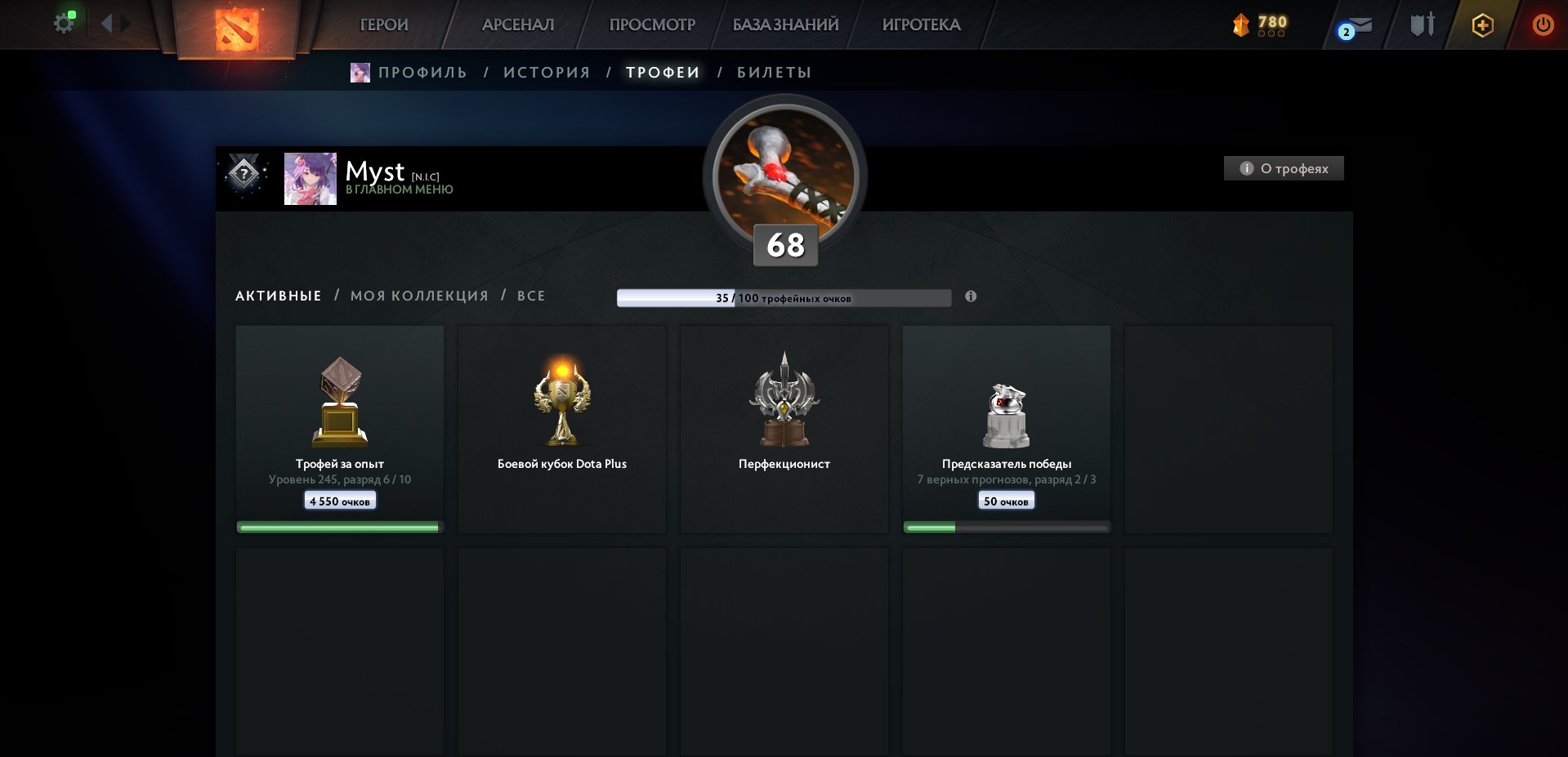Viewport: 1568px width, 757px height.
Task: Click Myst's profile avatar picture
Action: (x=310, y=178)
